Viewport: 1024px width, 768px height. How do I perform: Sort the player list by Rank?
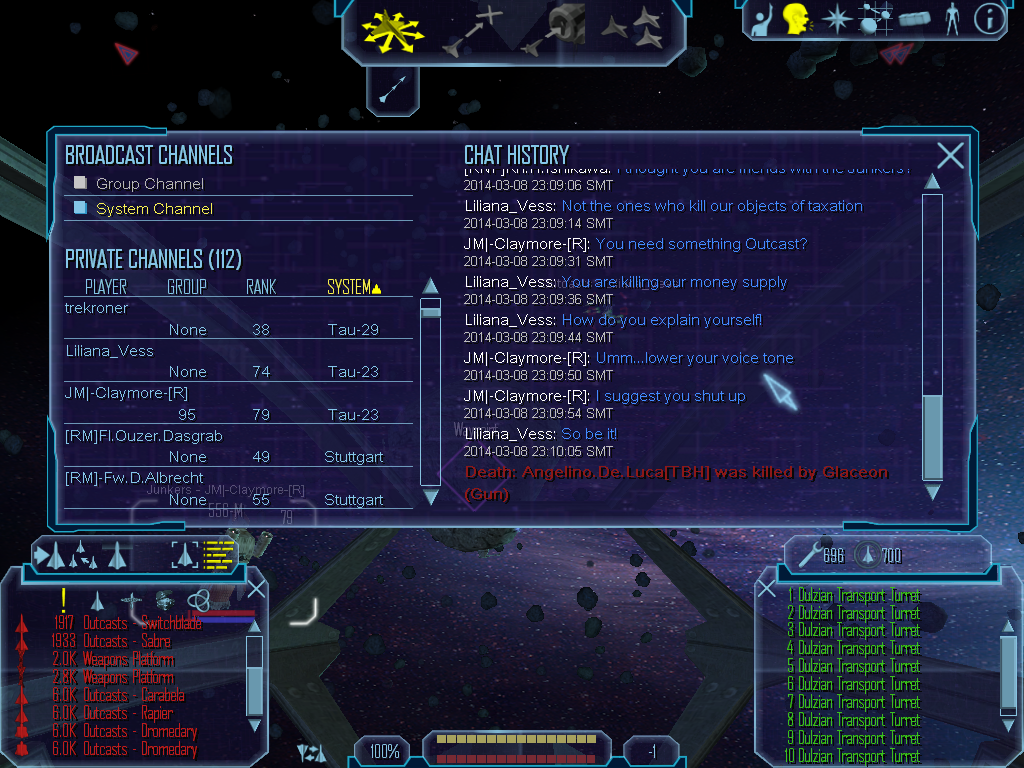[x=261, y=287]
